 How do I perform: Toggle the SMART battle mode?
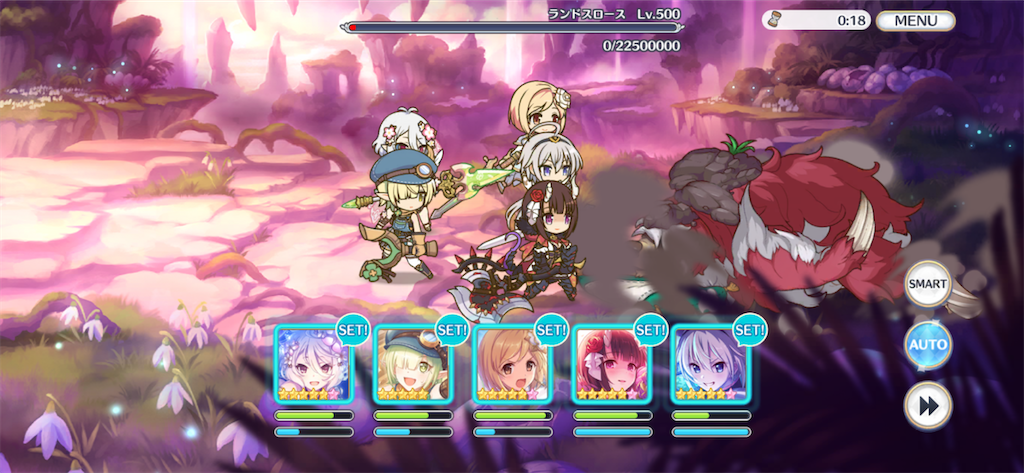(x=927, y=284)
